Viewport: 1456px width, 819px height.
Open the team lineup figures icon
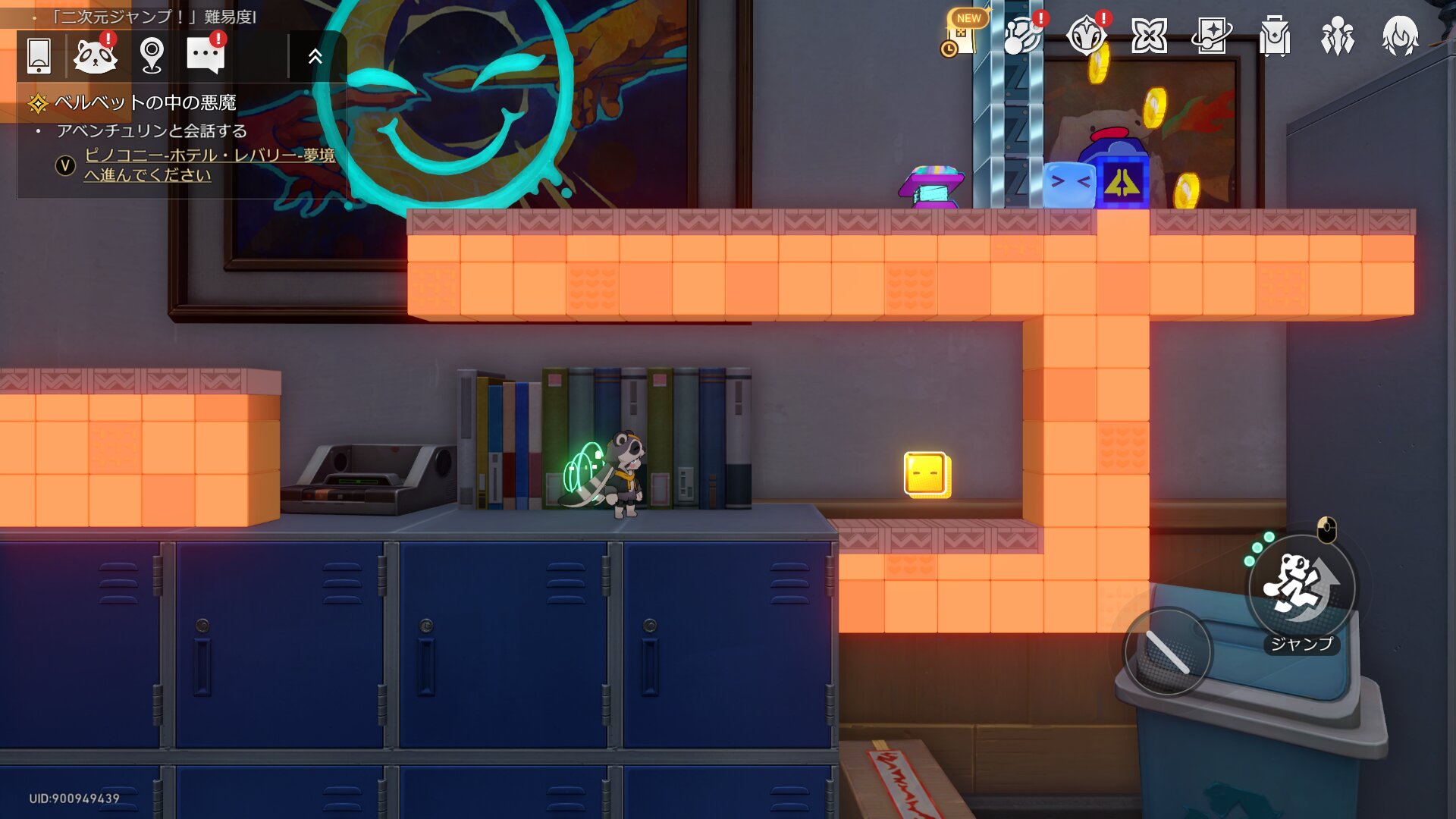[x=1338, y=36]
